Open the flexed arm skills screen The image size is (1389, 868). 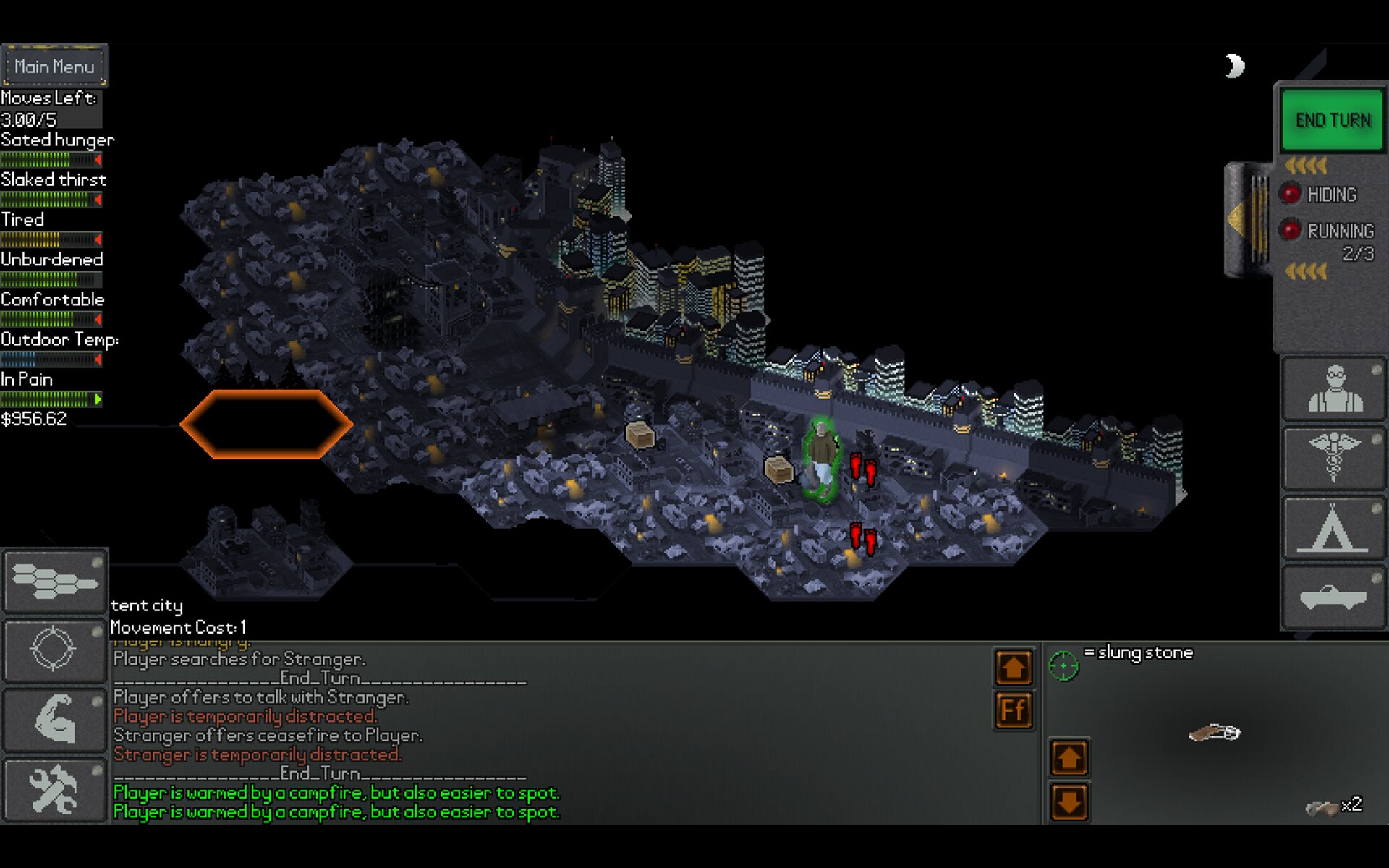55,719
